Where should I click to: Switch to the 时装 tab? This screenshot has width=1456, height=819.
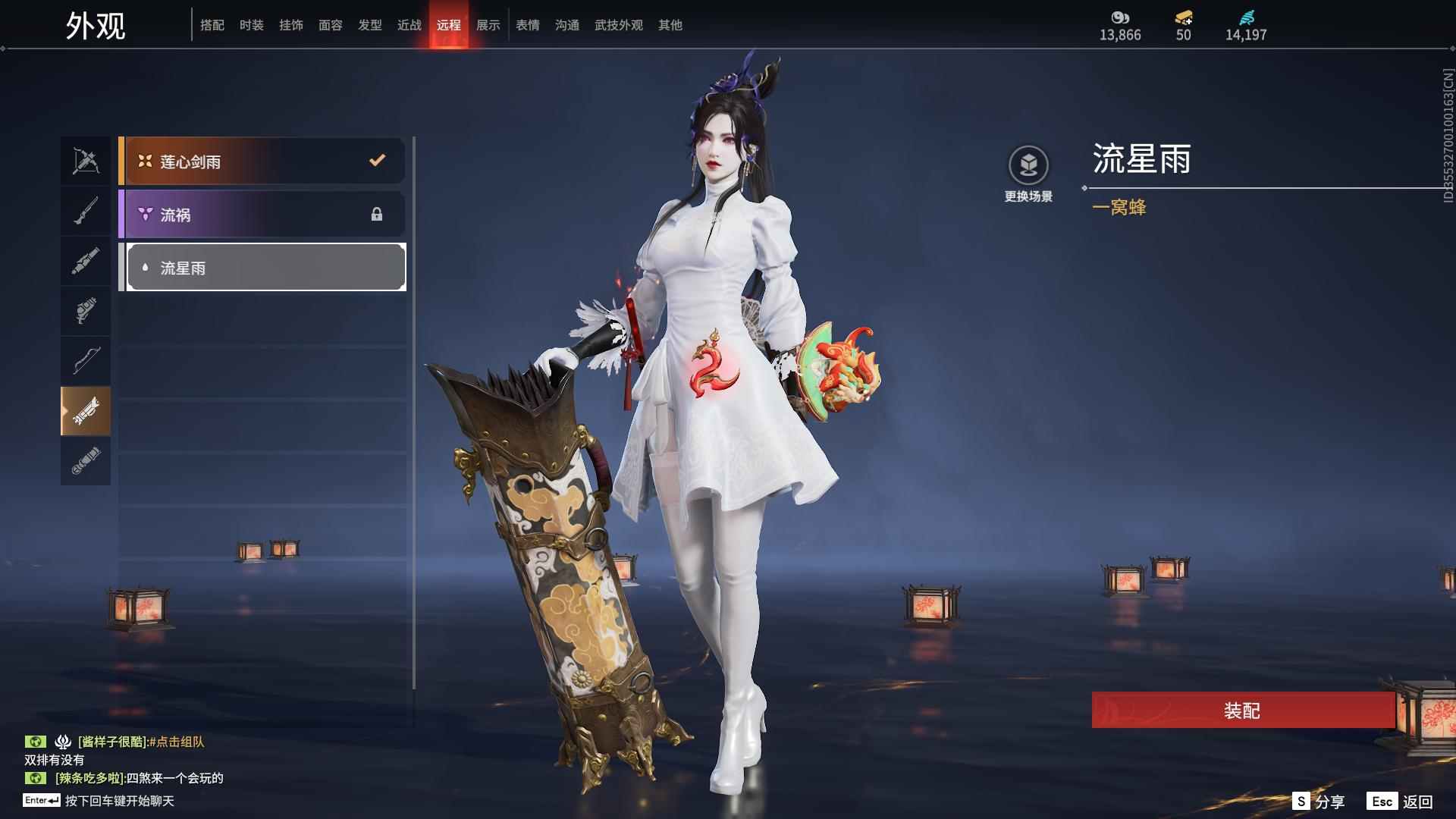click(251, 25)
